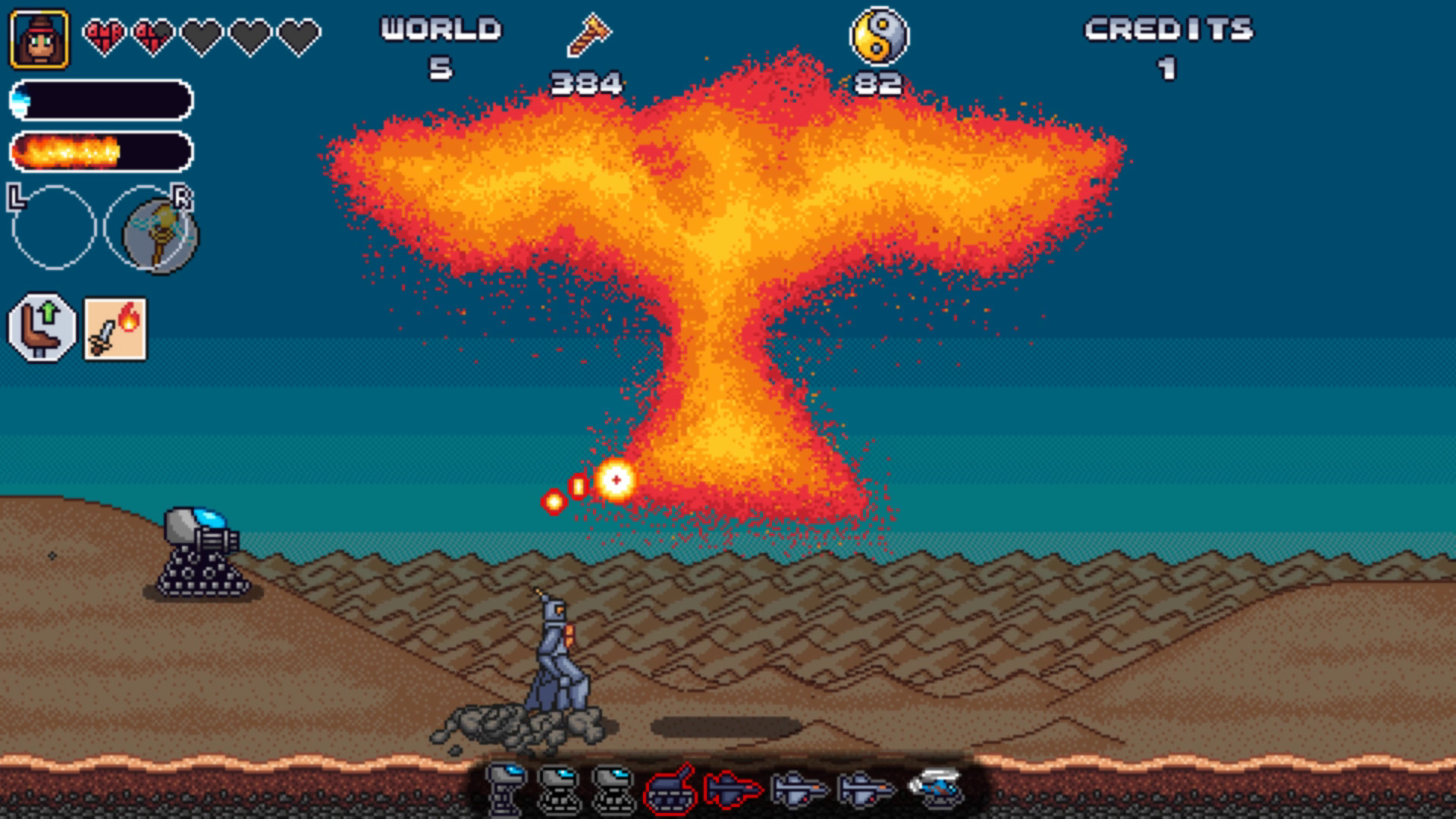Click the CREDITS counter label
Screen dimensions: 1456x819
1168,30
